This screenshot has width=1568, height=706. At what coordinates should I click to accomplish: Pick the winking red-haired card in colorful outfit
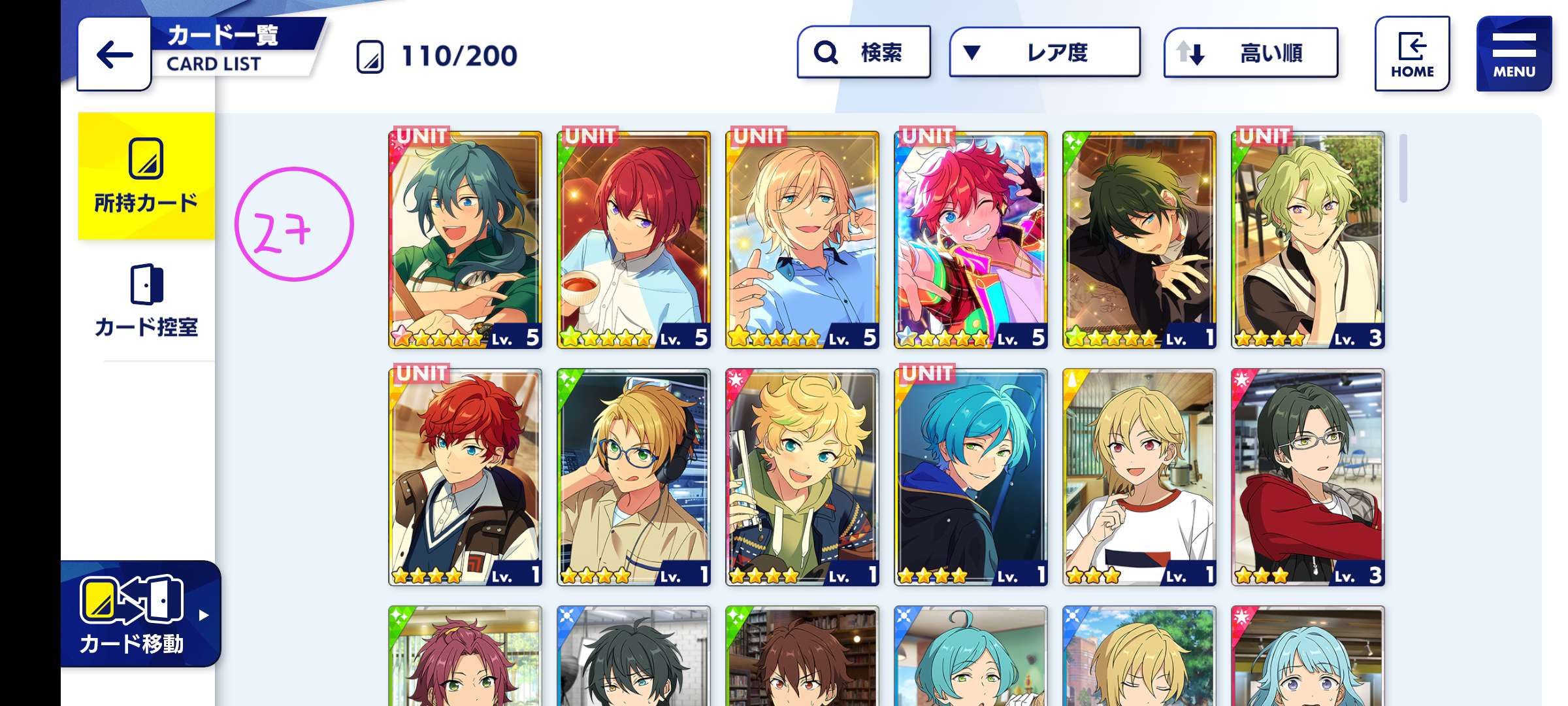(x=971, y=240)
